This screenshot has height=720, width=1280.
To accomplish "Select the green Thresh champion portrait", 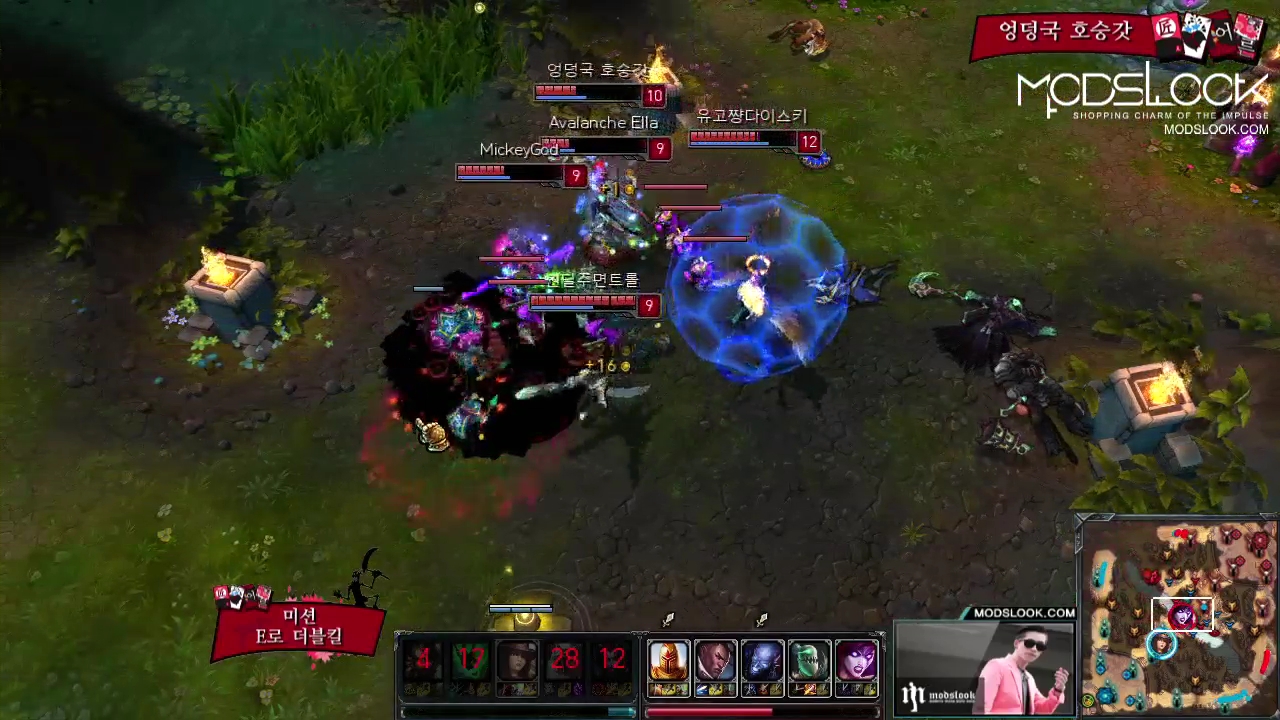I will (809, 662).
